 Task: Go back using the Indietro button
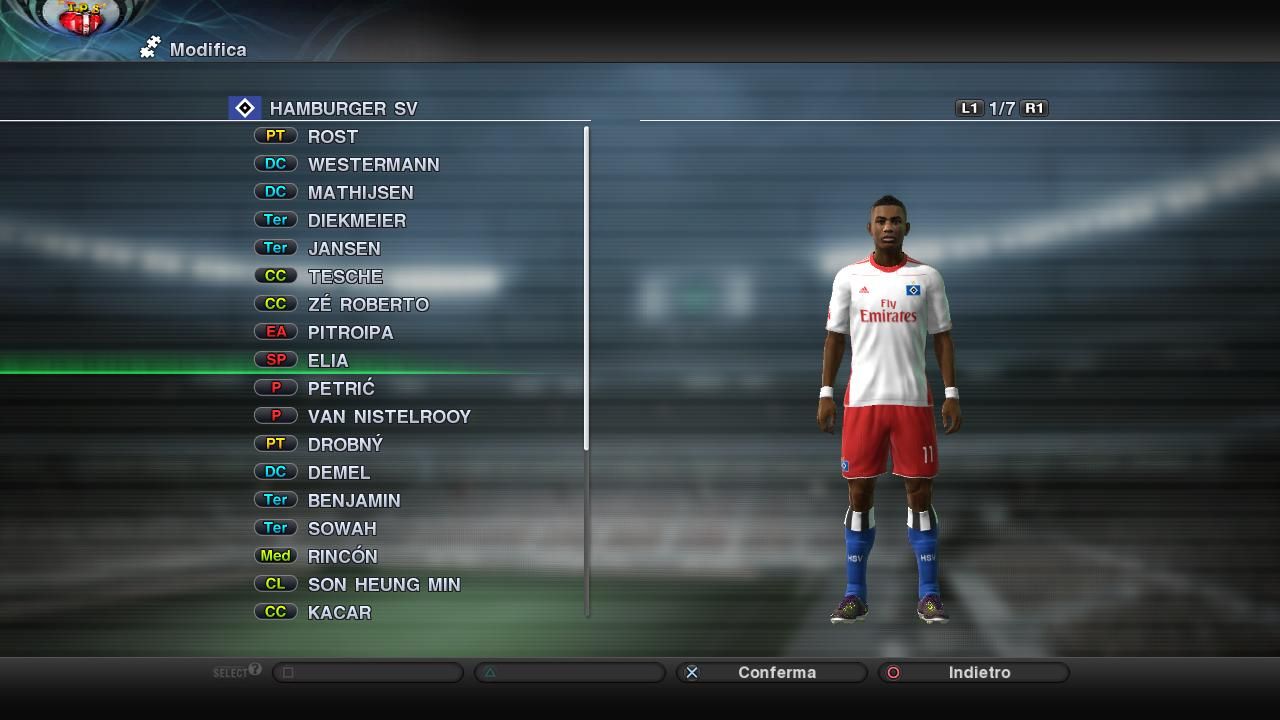click(975, 673)
